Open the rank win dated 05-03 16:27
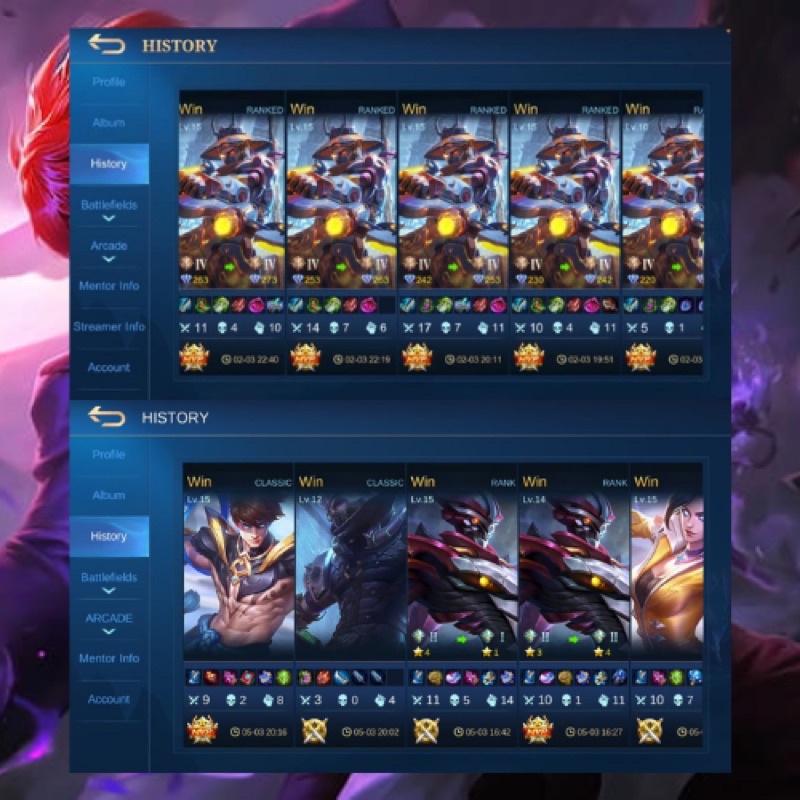The width and height of the screenshot is (800, 800). click(x=574, y=580)
